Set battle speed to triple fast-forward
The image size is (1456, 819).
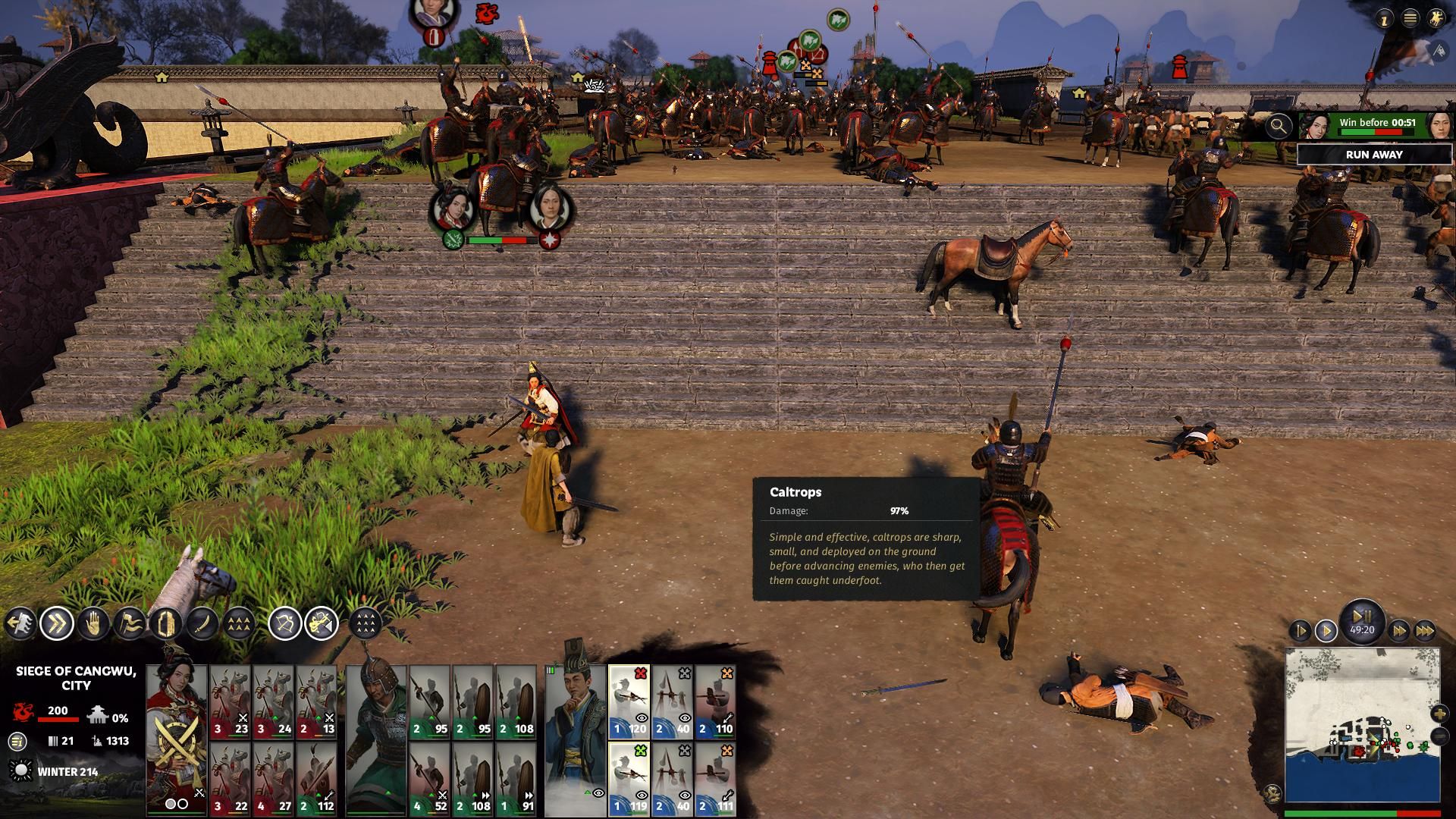click(1425, 631)
